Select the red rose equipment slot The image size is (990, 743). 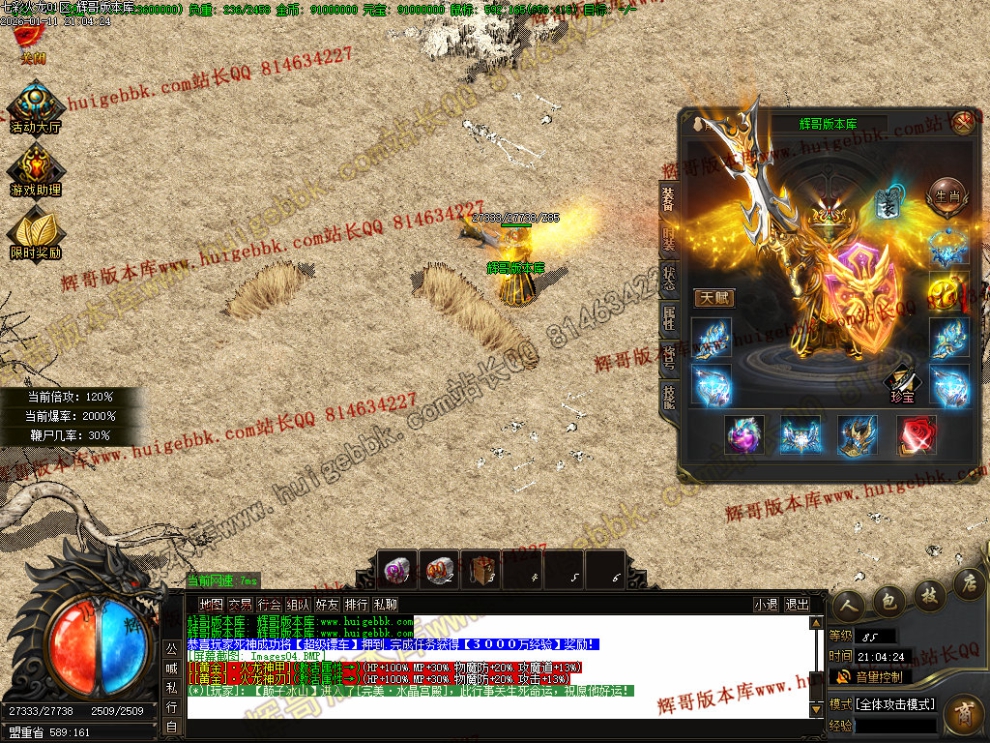(x=915, y=435)
